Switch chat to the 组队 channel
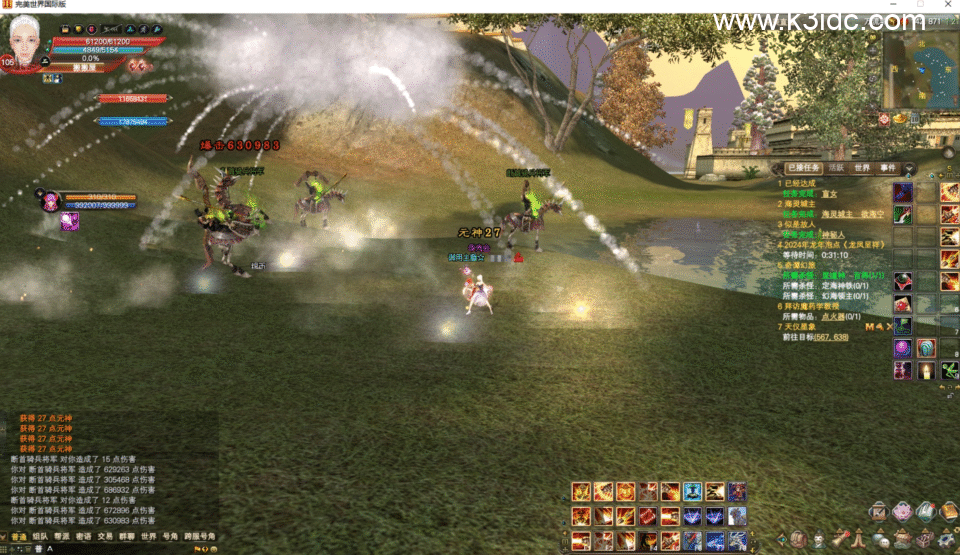Image resolution: width=960 pixels, height=555 pixels. tap(40, 537)
